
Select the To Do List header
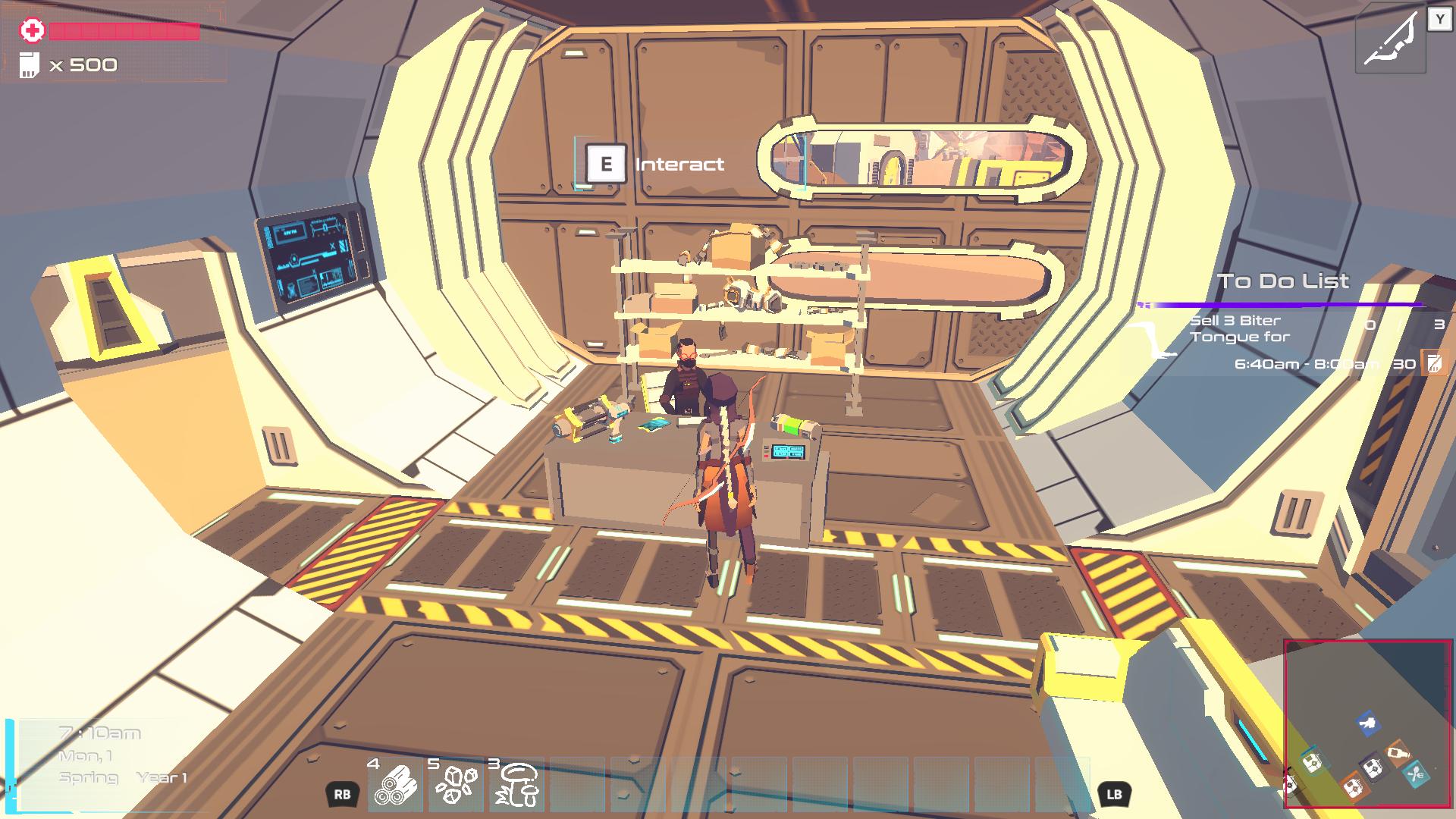click(x=1283, y=281)
